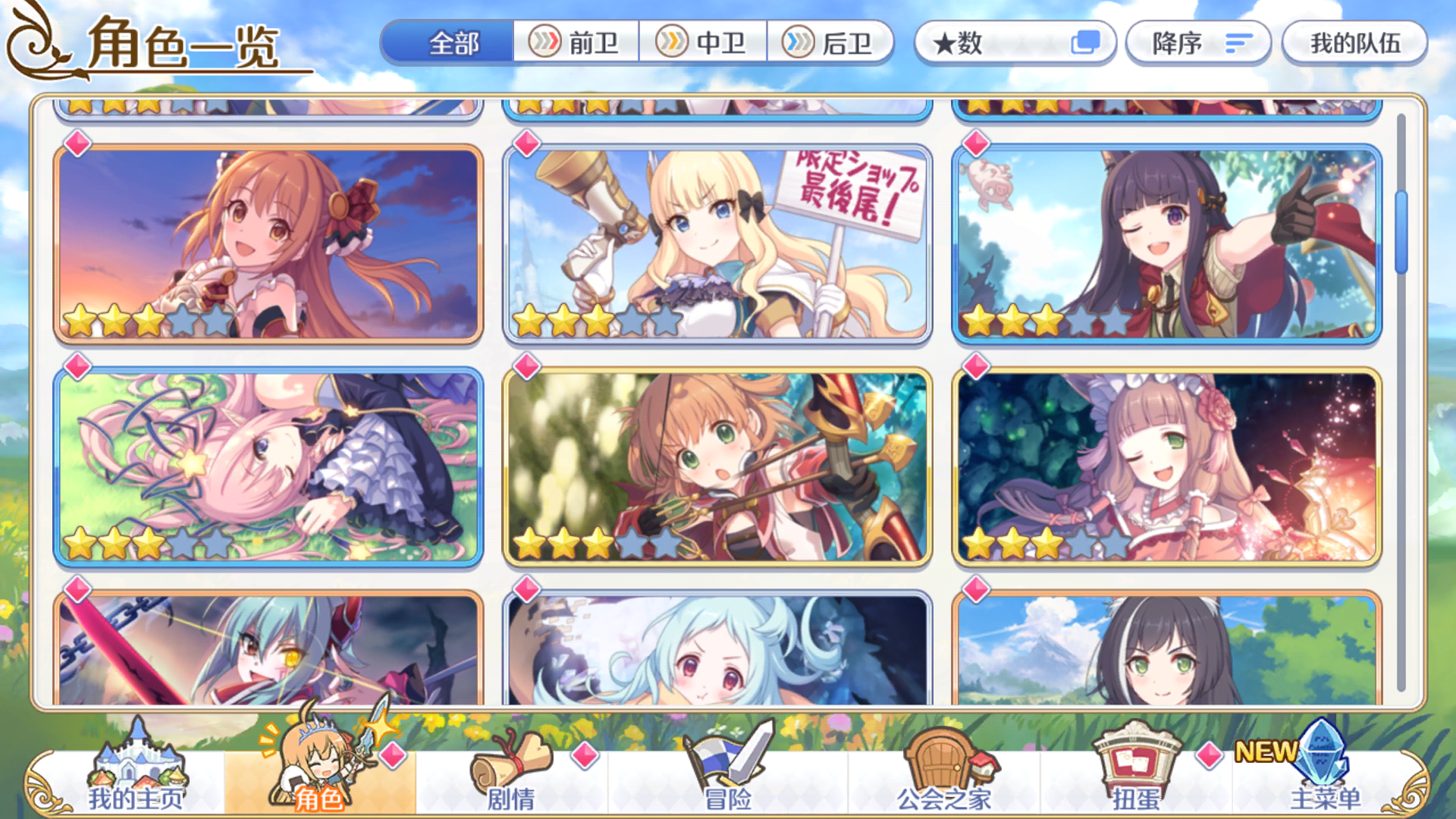
Task: Open 我的队伍 team list
Action: 1354,43
